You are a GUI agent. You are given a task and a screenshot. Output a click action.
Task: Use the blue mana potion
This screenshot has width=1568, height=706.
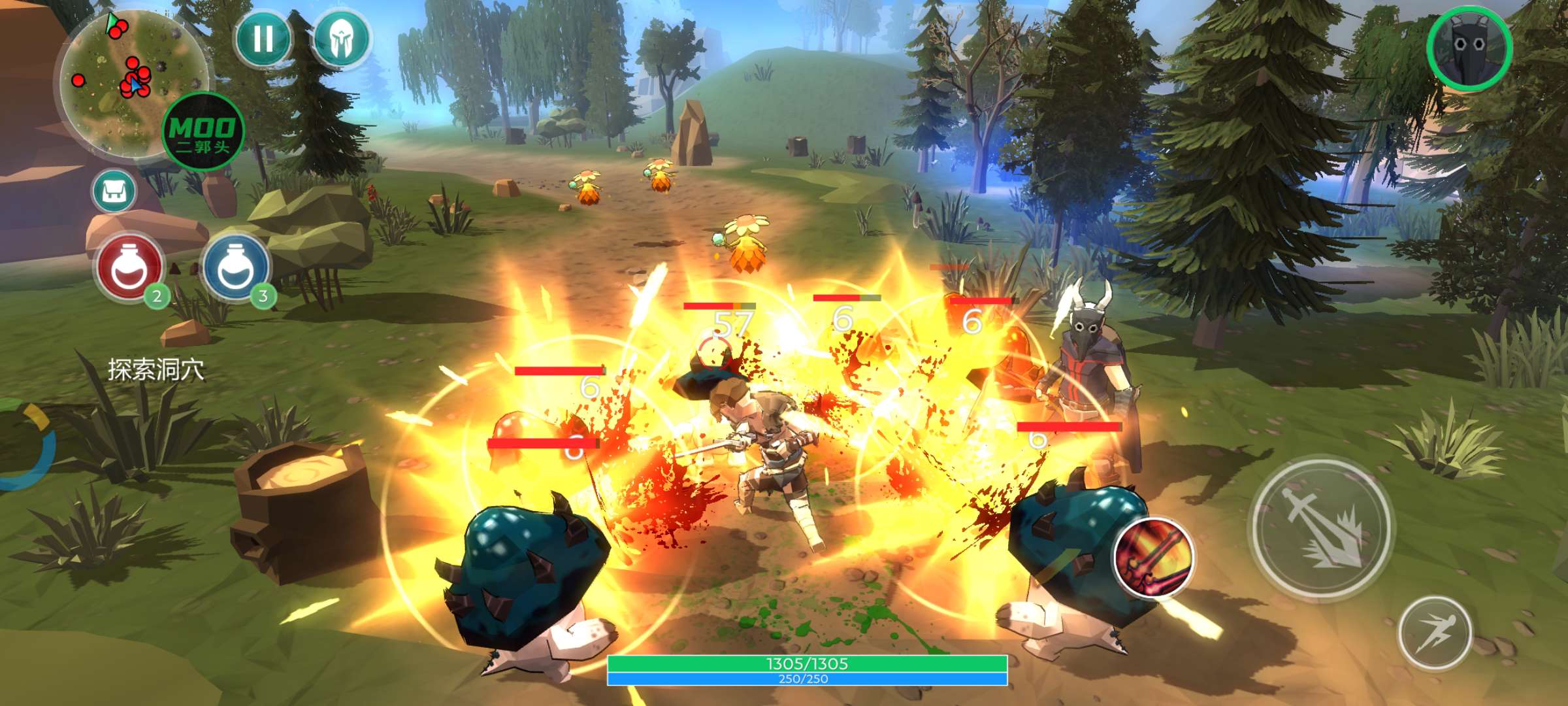235,267
